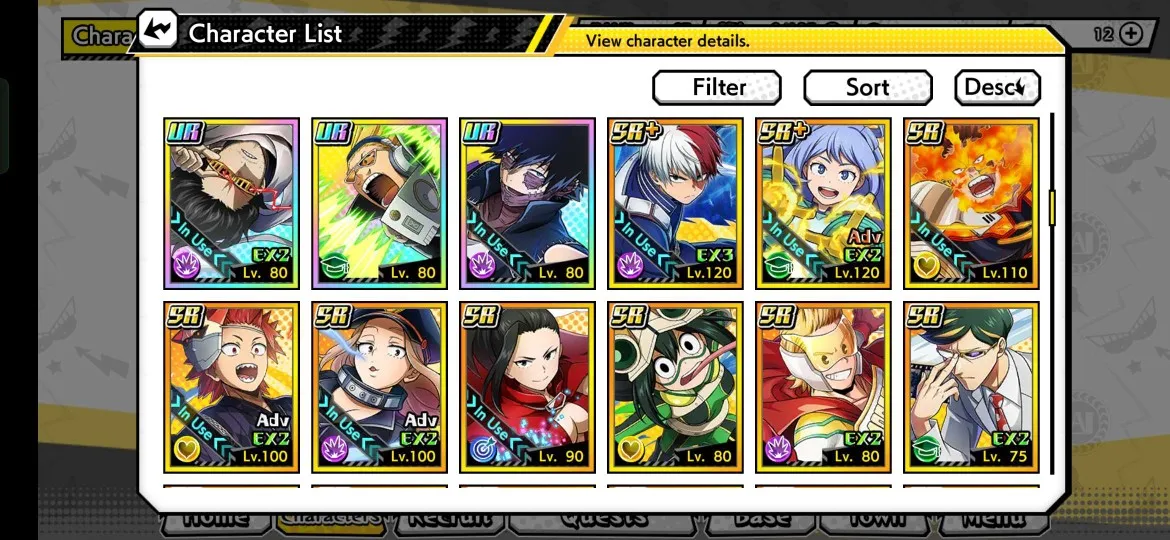
Task: Choose the UR Dabi character card
Action: pos(527,203)
